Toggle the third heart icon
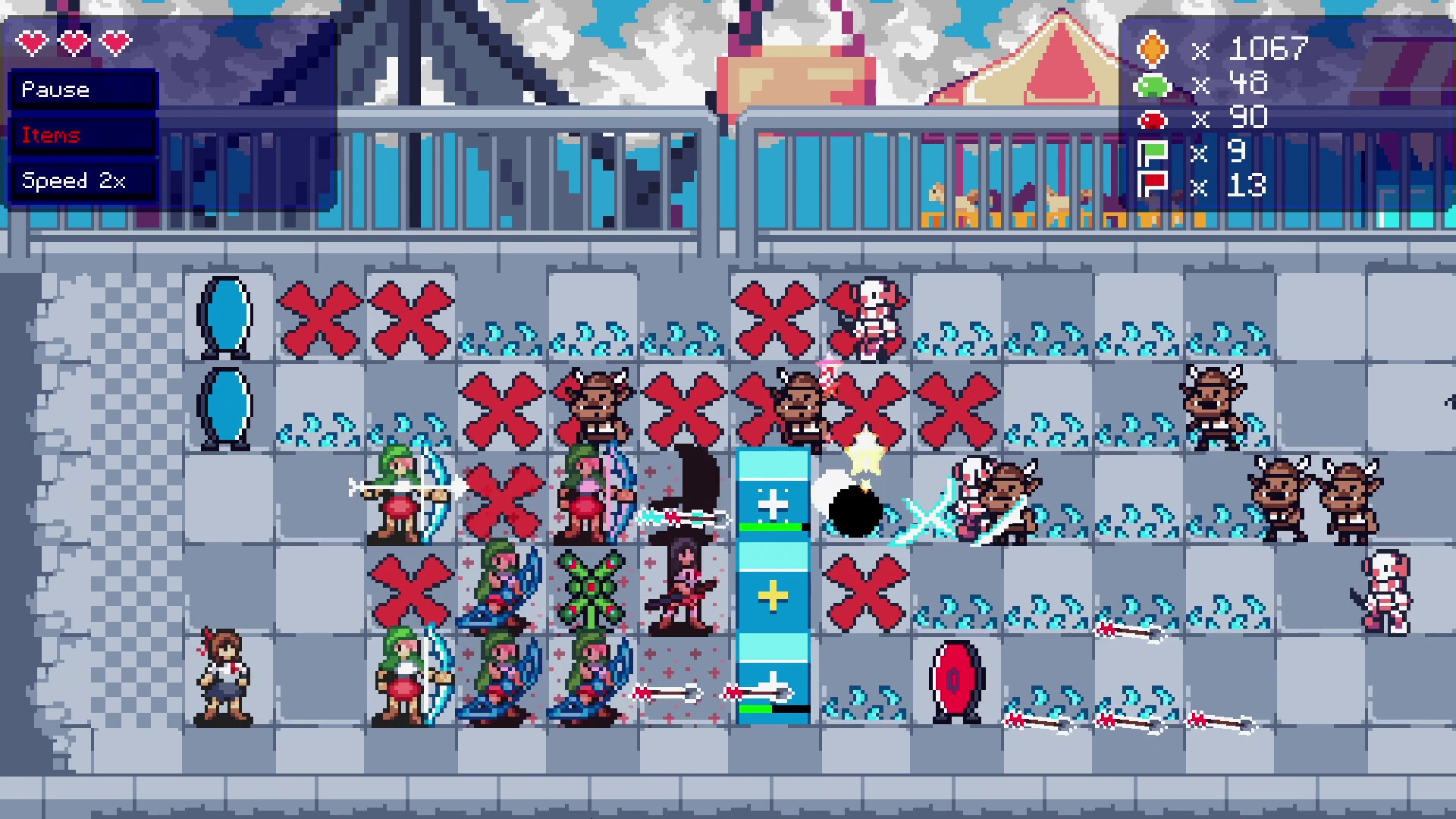Image resolution: width=1456 pixels, height=819 pixels. coord(114,43)
